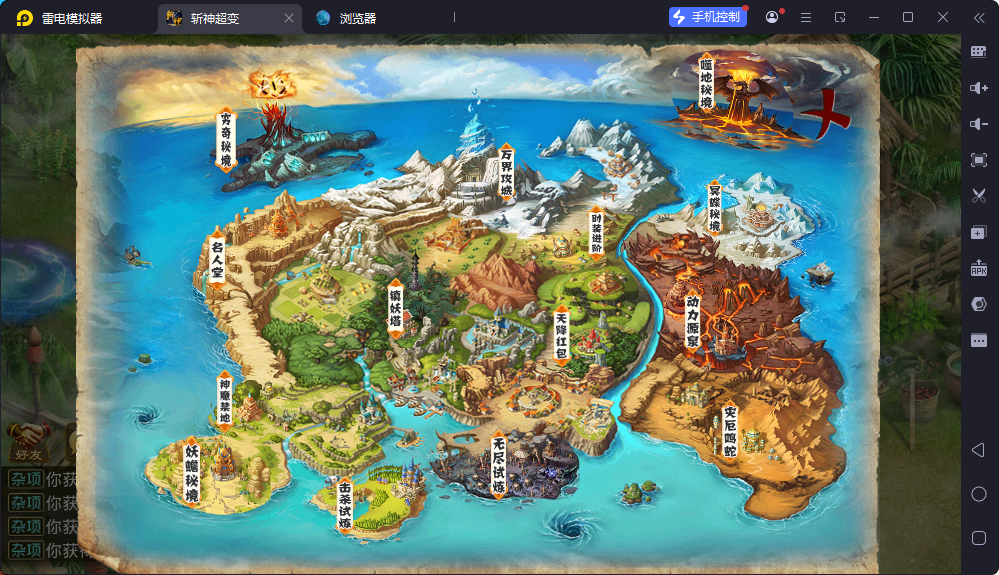The height and width of the screenshot is (575, 999).
Task: Click the 手机控制 button in title bar
Action: tap(708, 17)
